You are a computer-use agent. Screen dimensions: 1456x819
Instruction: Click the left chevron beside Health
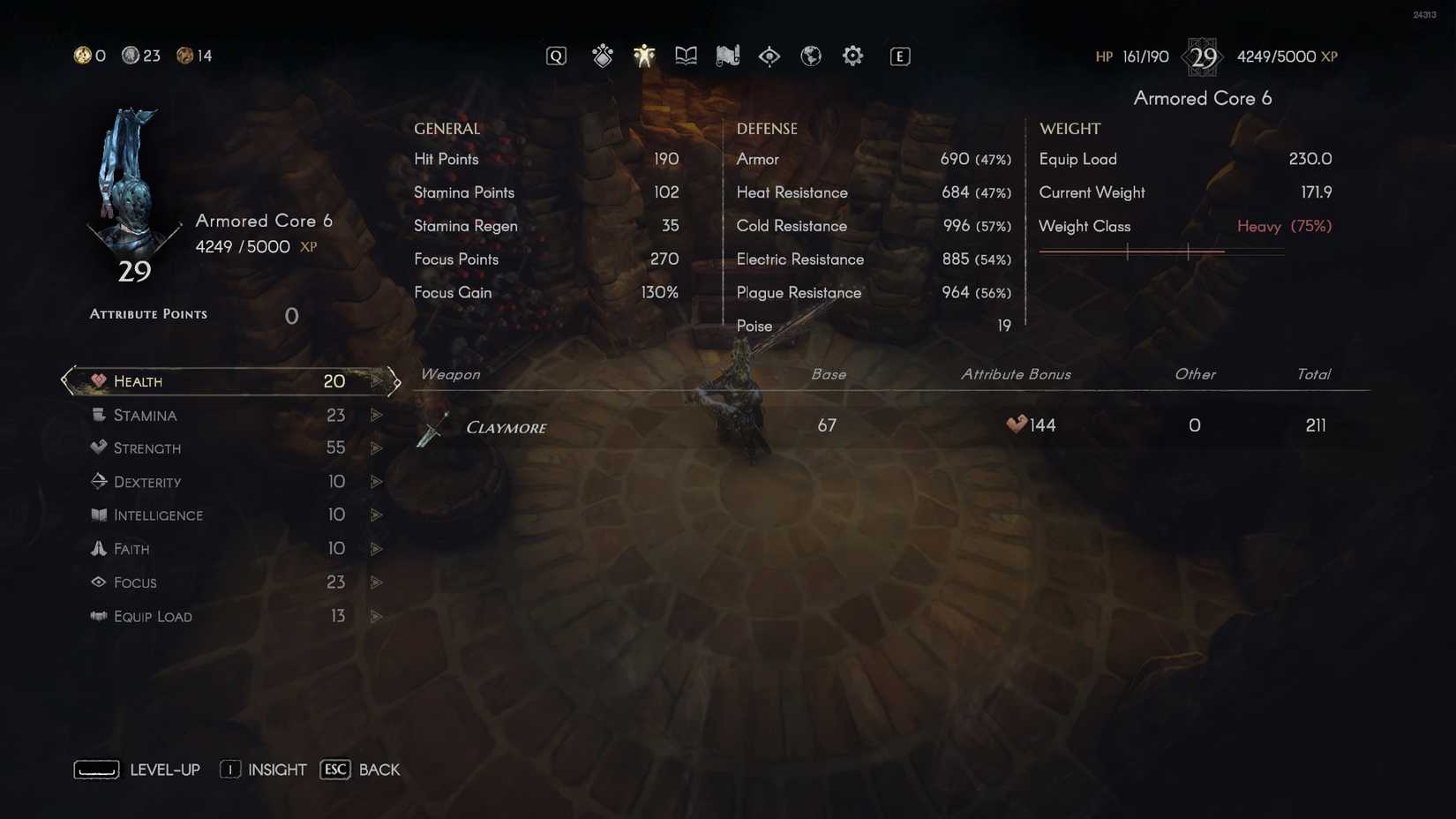tap(64, 380)
